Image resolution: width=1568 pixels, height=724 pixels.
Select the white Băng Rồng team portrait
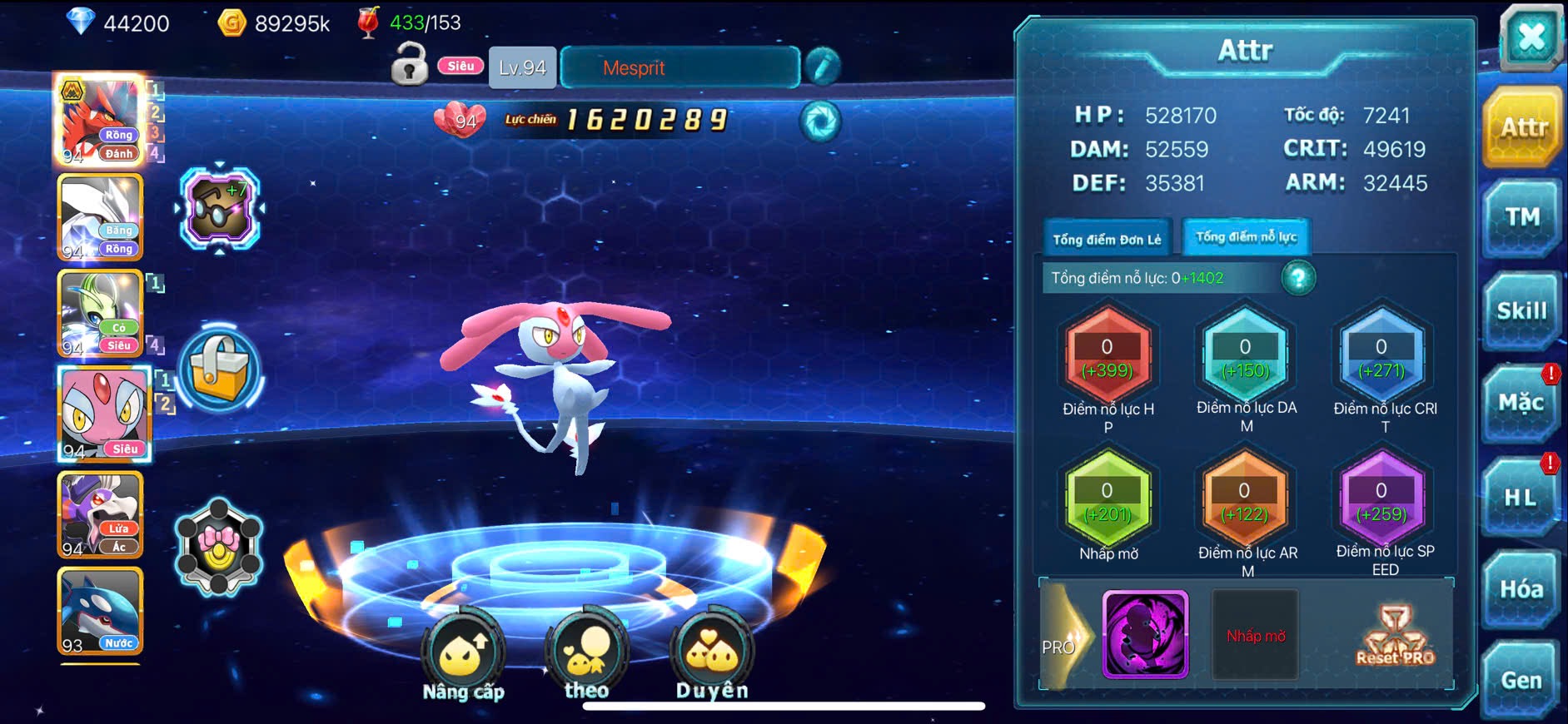(101, 218)
